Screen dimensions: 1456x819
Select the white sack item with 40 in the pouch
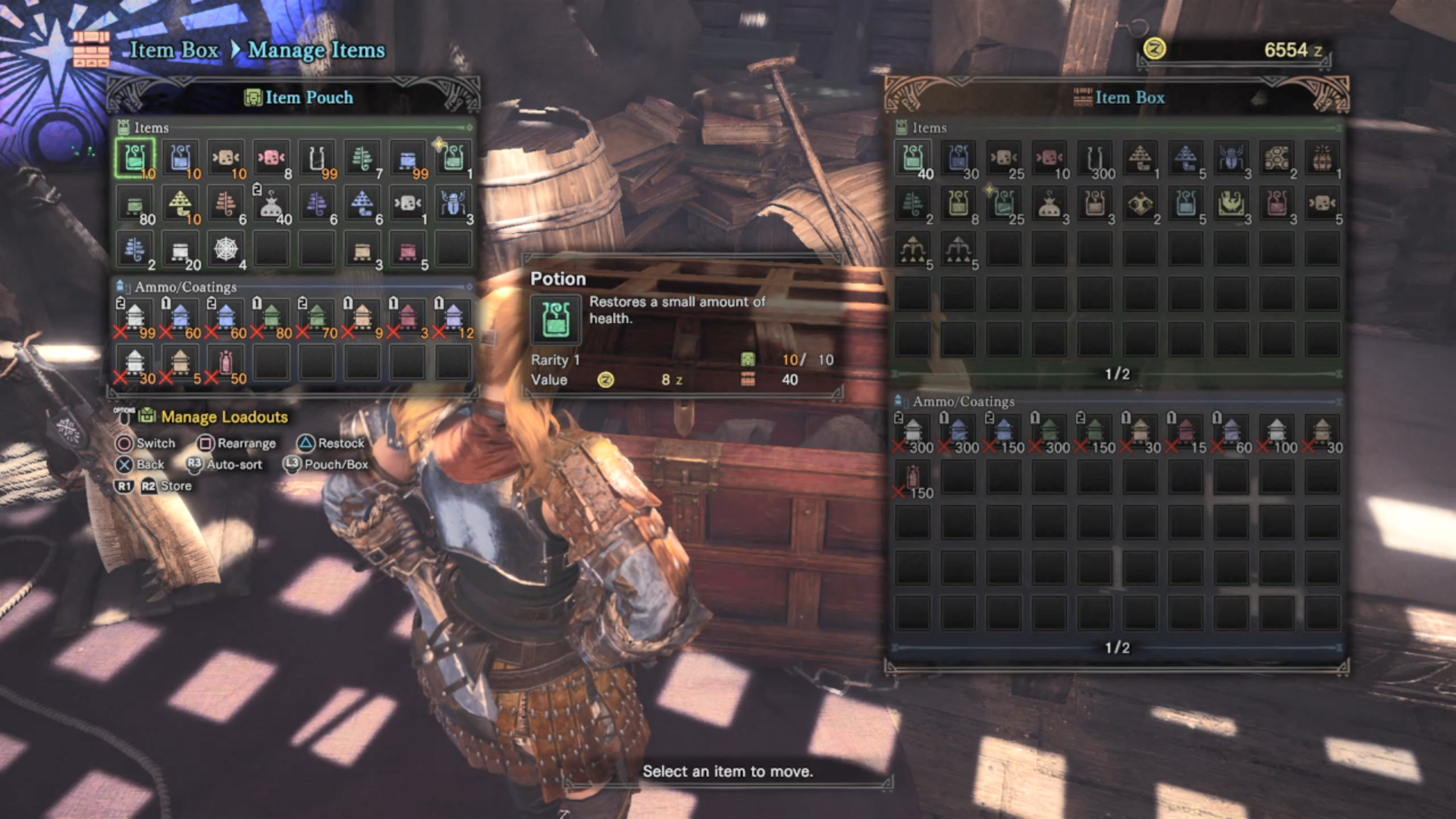271,204
